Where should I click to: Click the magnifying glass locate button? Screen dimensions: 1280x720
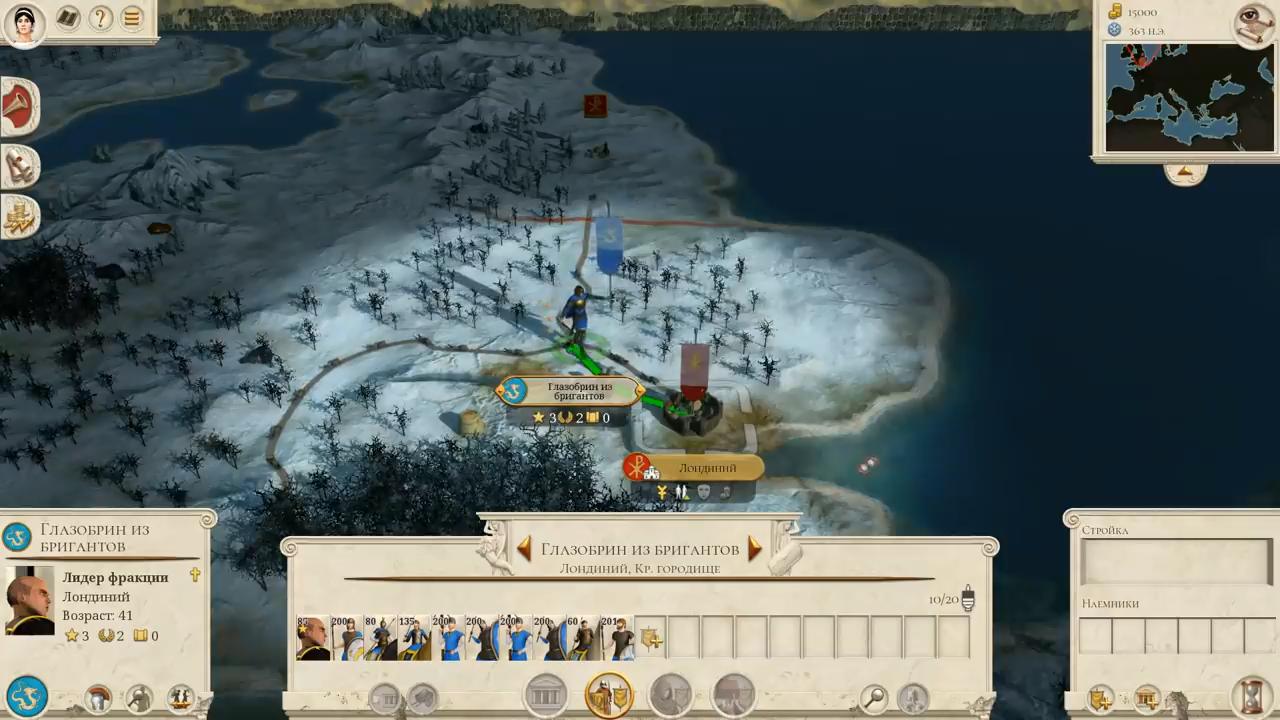pos(874,697)
